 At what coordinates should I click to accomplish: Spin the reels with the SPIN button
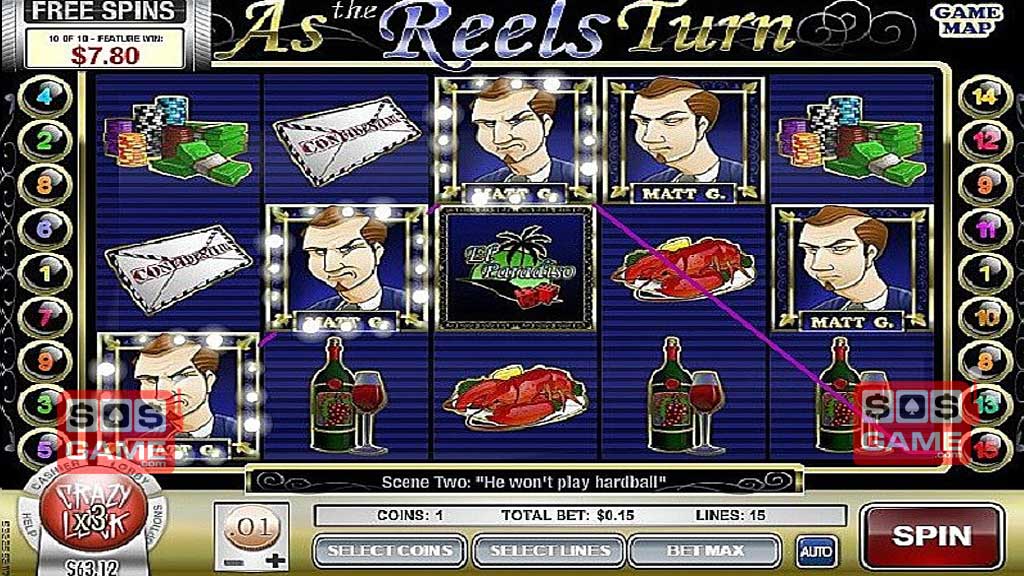click(932, 536)
